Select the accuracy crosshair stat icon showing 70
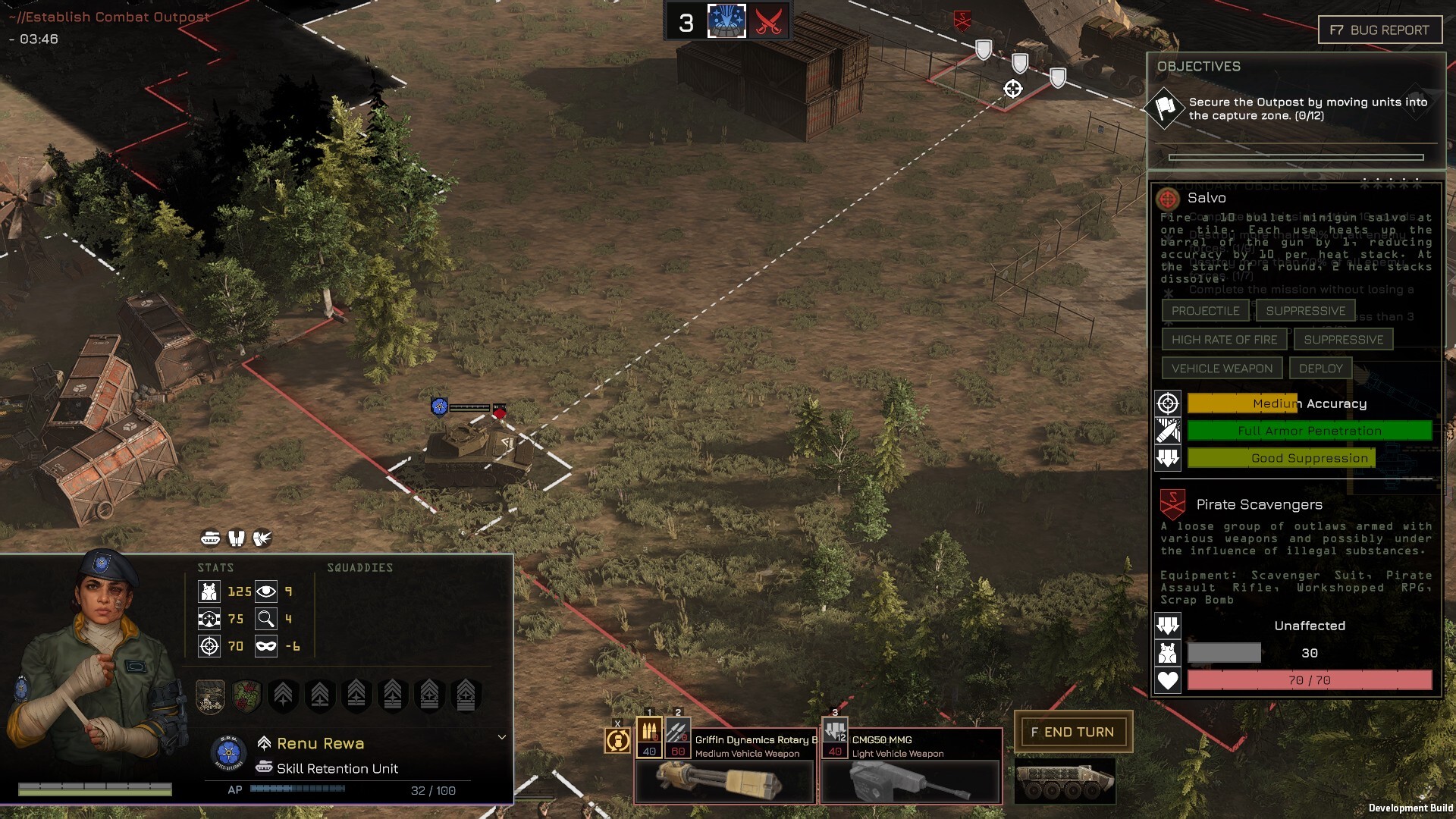 coord(209,647)
